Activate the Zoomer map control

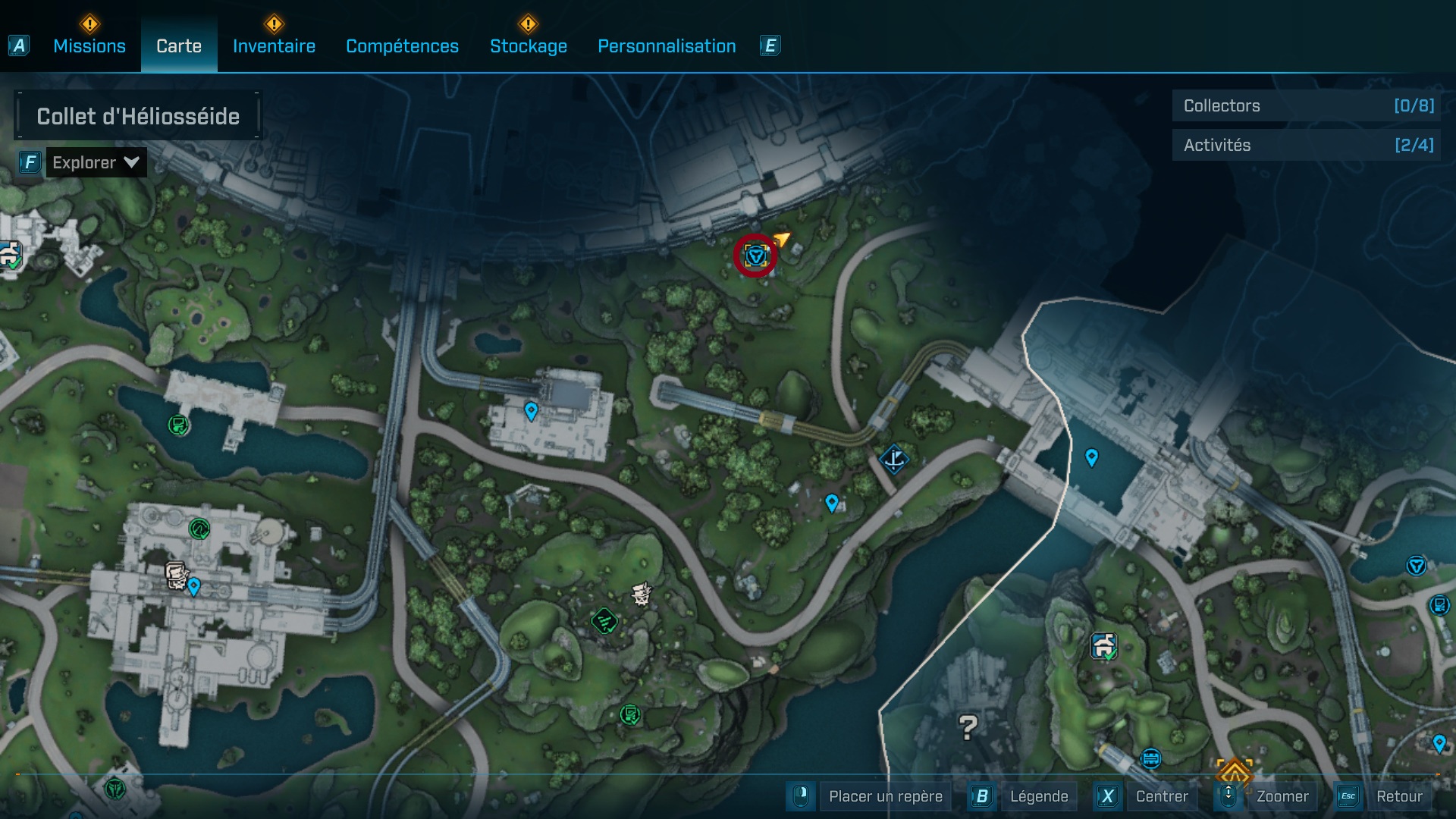coord(1282,796)
